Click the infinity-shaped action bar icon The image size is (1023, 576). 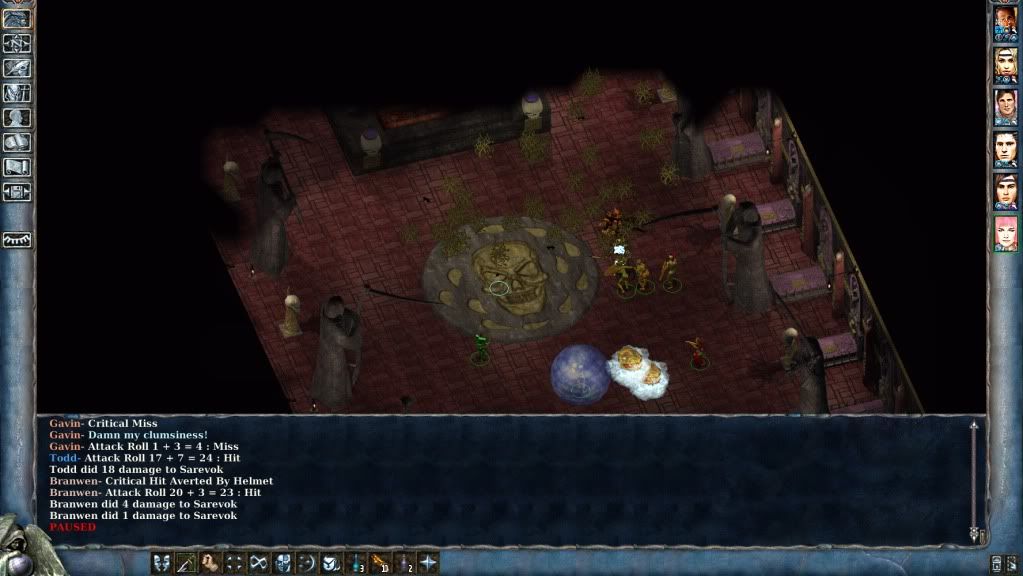(258, 563)
